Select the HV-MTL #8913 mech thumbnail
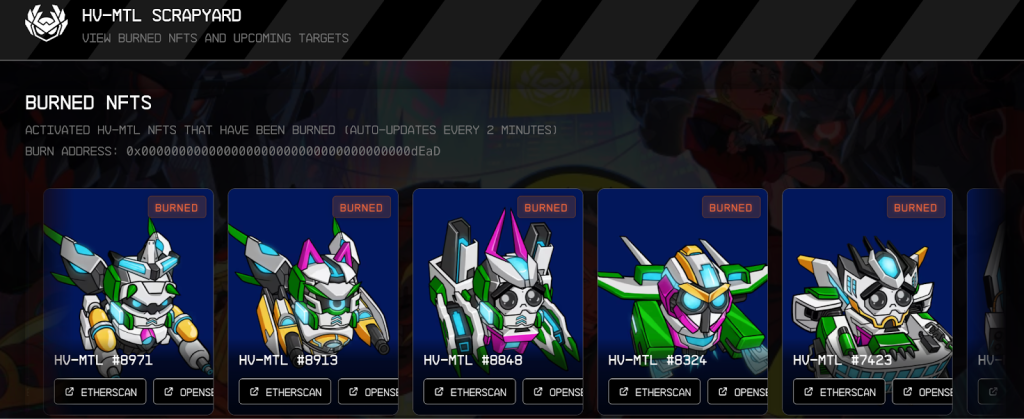This screenshot has height=419, width=1024. coord(313,285)
